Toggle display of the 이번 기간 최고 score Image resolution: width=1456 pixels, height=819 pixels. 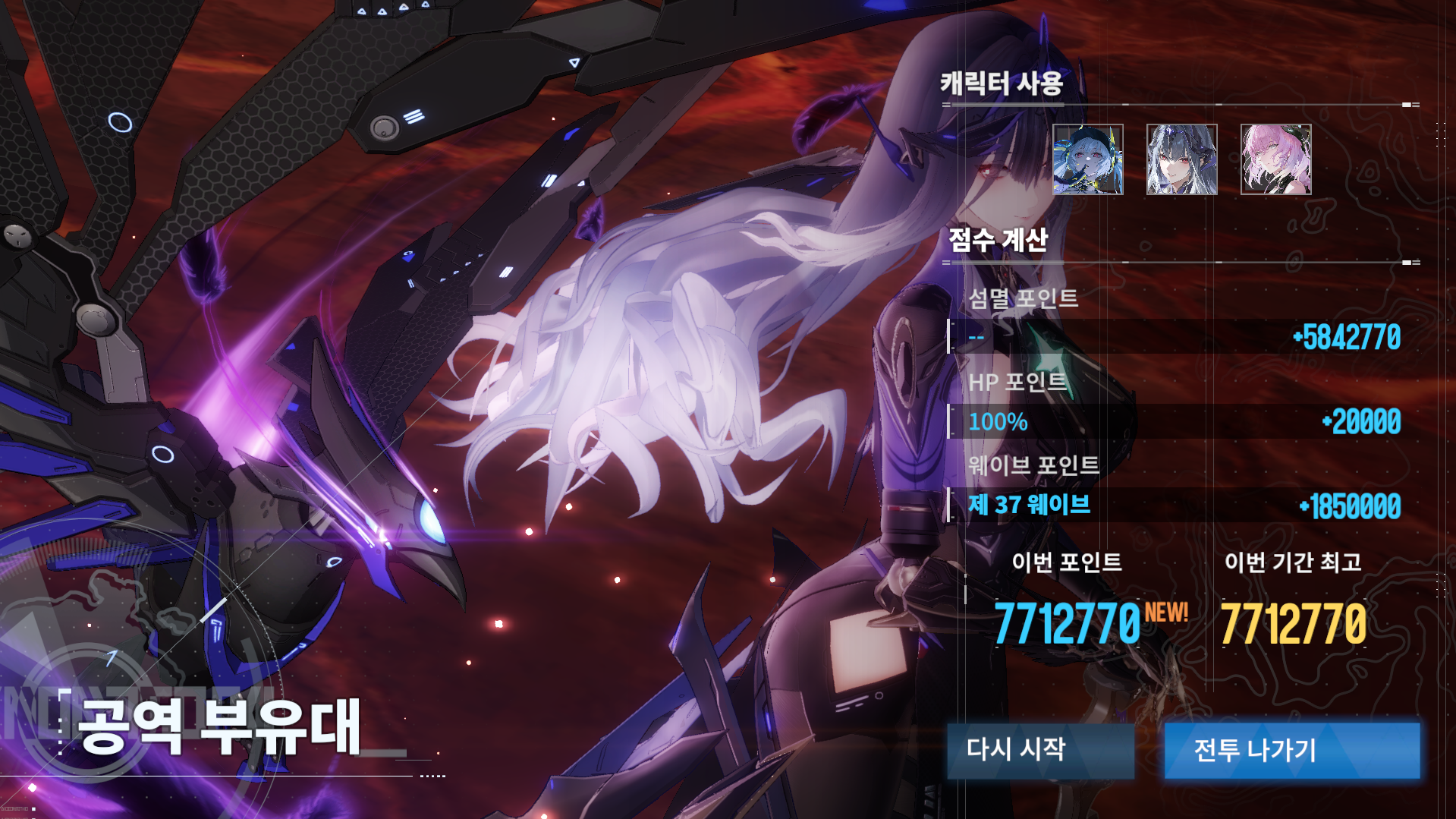tap(1293, 563)
